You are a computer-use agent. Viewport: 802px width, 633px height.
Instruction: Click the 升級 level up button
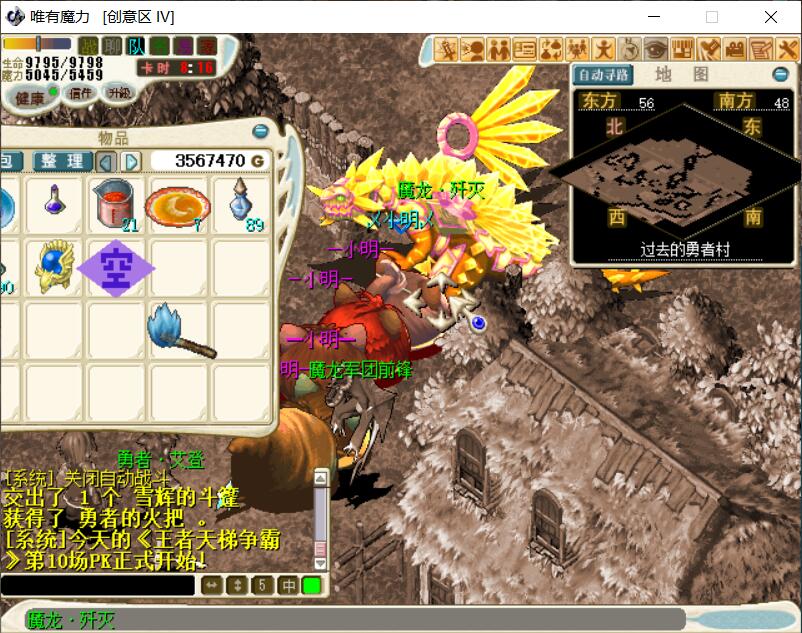pos(120,92)
